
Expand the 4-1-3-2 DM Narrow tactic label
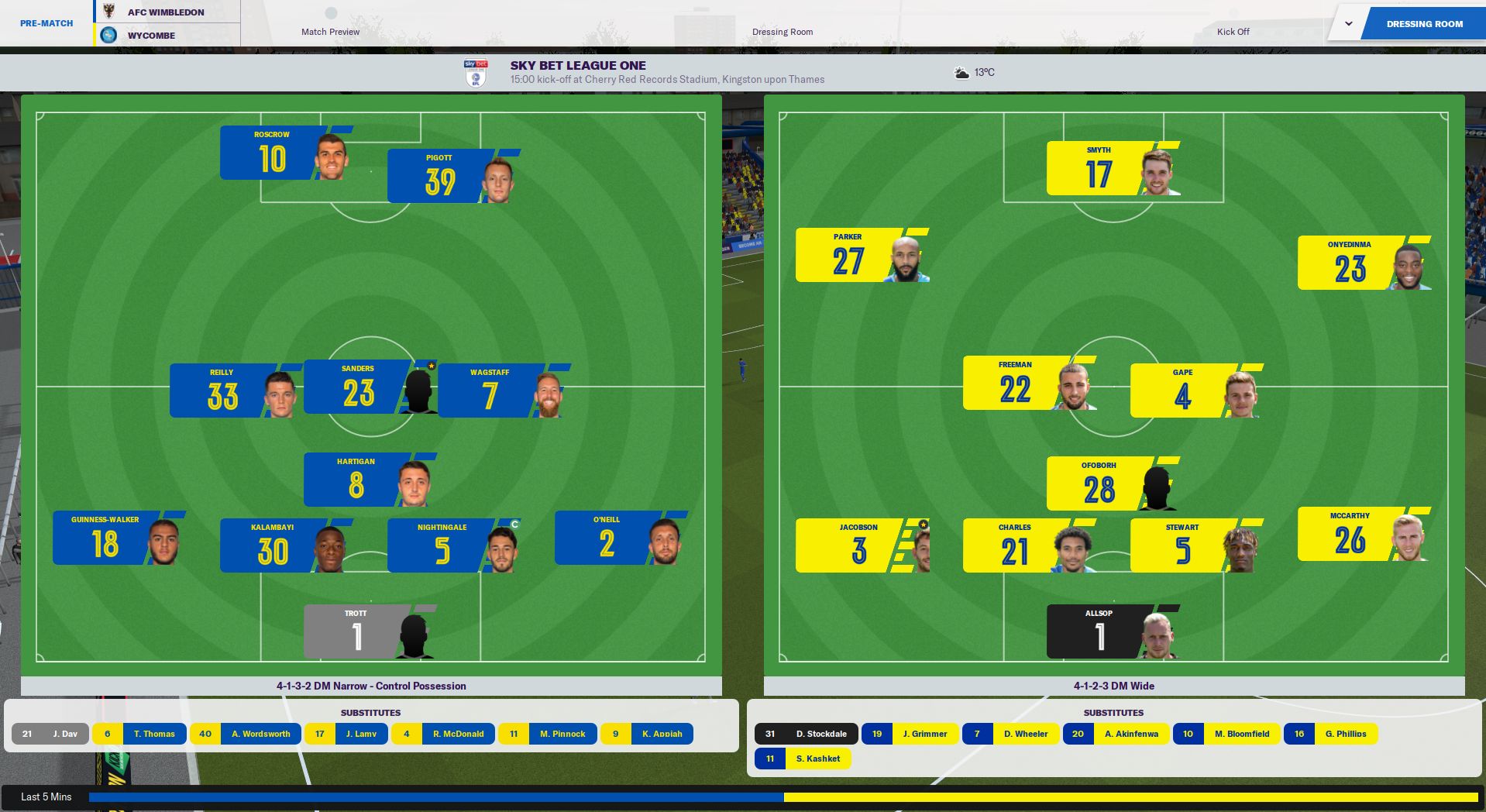pyautogui.click(x=371, y=686)
